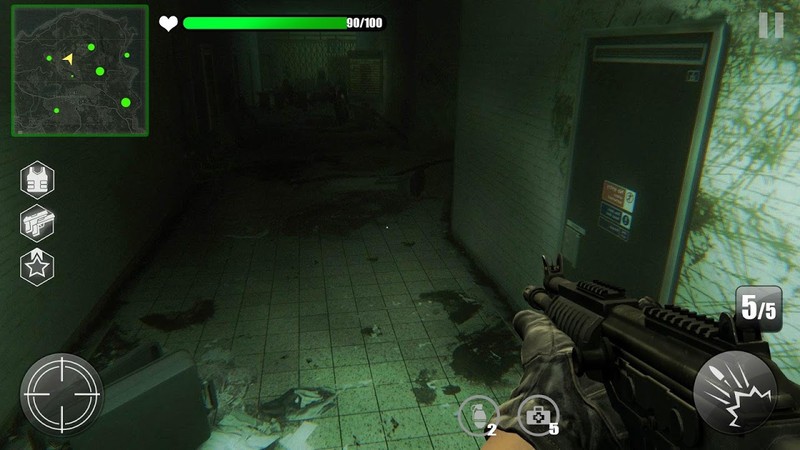Throw a grenade
Screen dimensions: 800x450
[476, 415]
